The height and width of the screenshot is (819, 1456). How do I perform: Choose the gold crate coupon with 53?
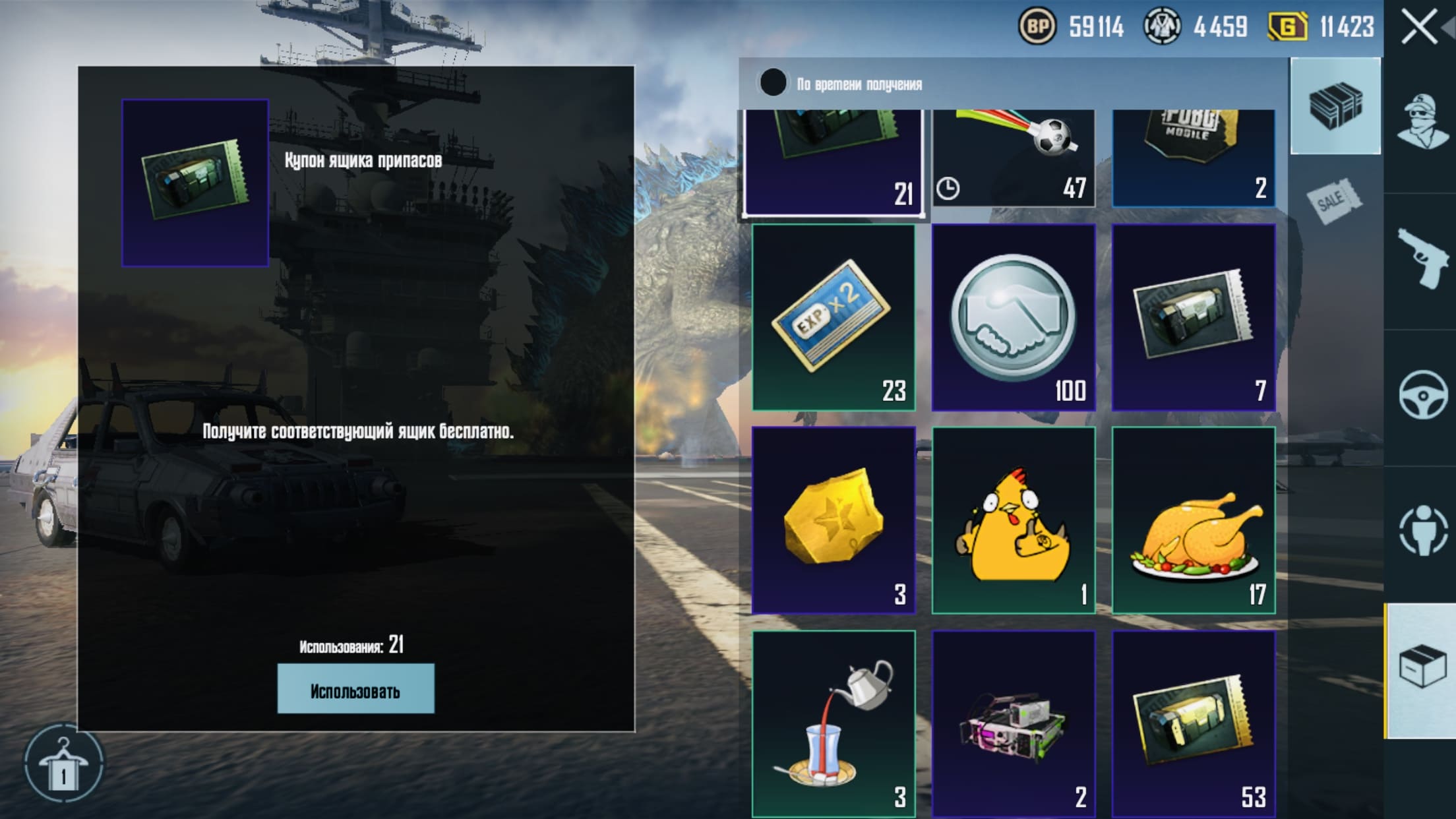(x=1194, y=723)
